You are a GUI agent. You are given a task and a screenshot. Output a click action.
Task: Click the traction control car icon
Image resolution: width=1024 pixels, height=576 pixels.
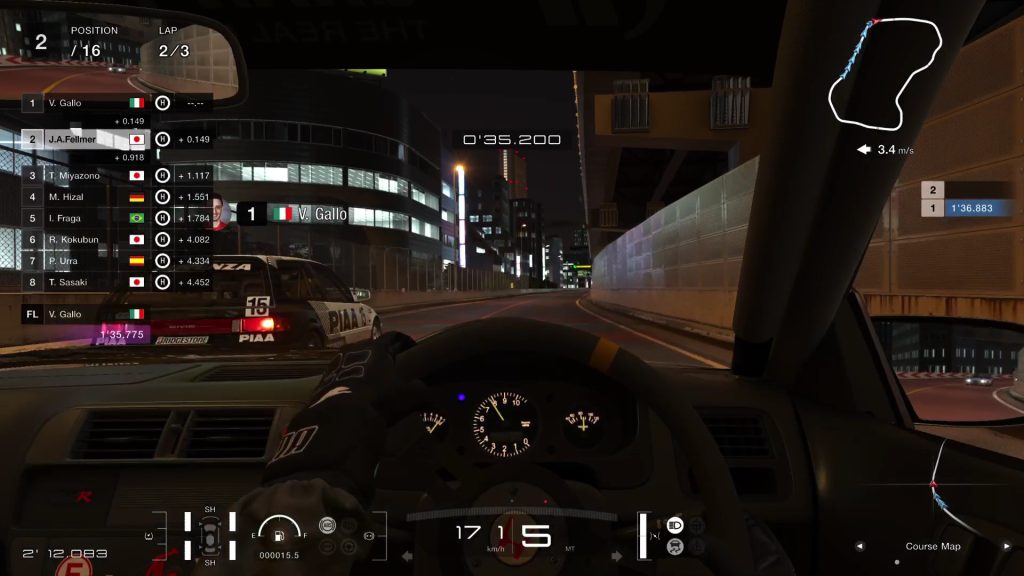[x=675, y=546]
